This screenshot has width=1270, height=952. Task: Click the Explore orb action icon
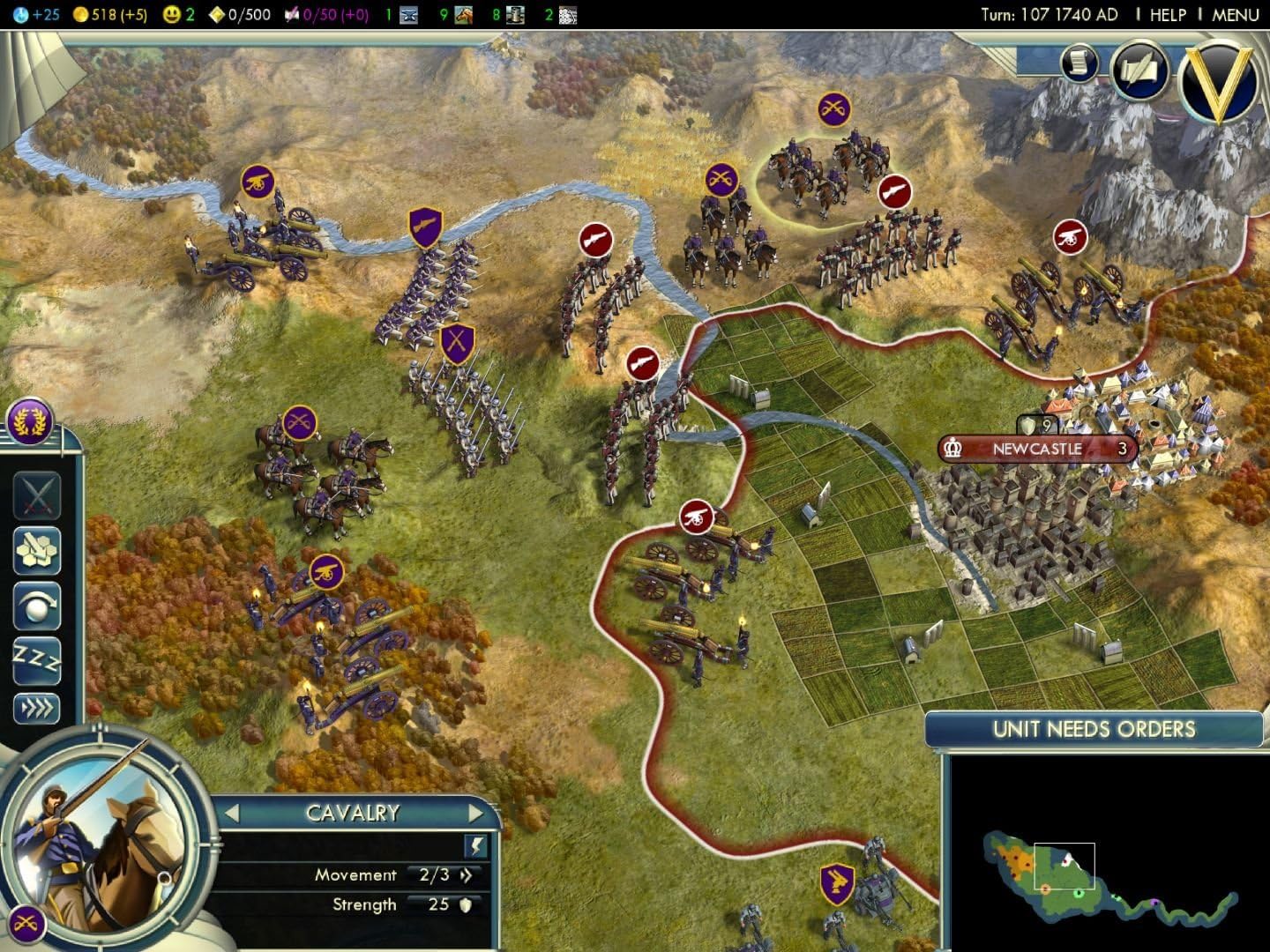click(x=37, y=606)
